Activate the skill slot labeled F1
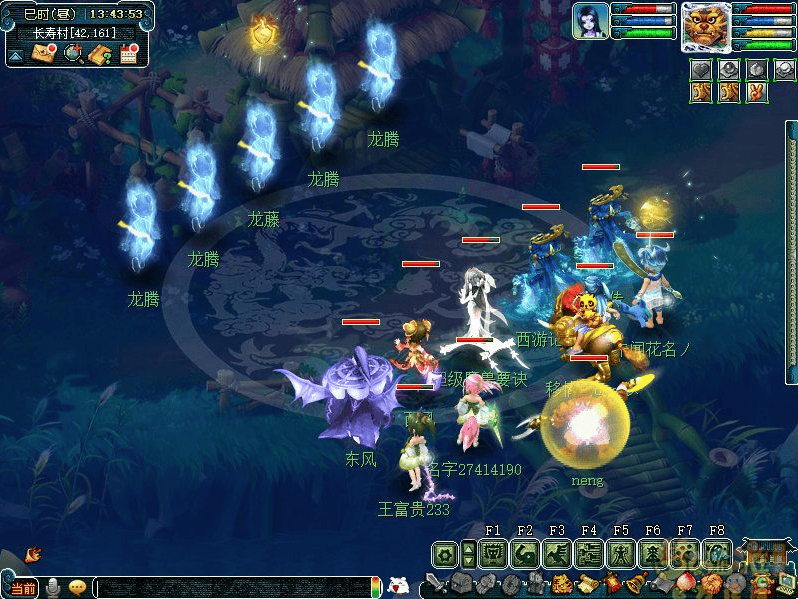798x599 pixels. 493,553
